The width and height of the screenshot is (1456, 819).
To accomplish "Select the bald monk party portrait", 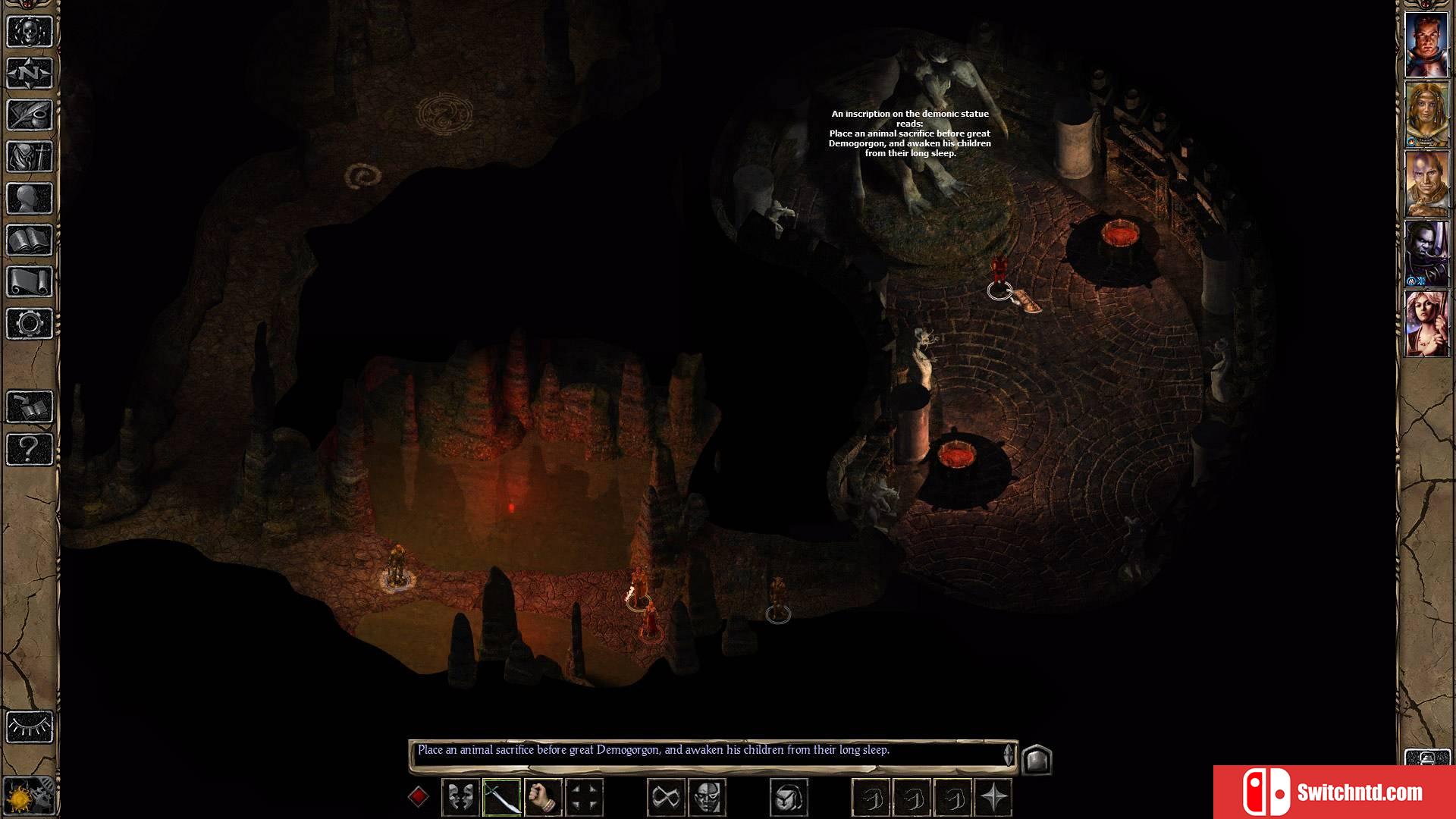I will click(1426, 184).
